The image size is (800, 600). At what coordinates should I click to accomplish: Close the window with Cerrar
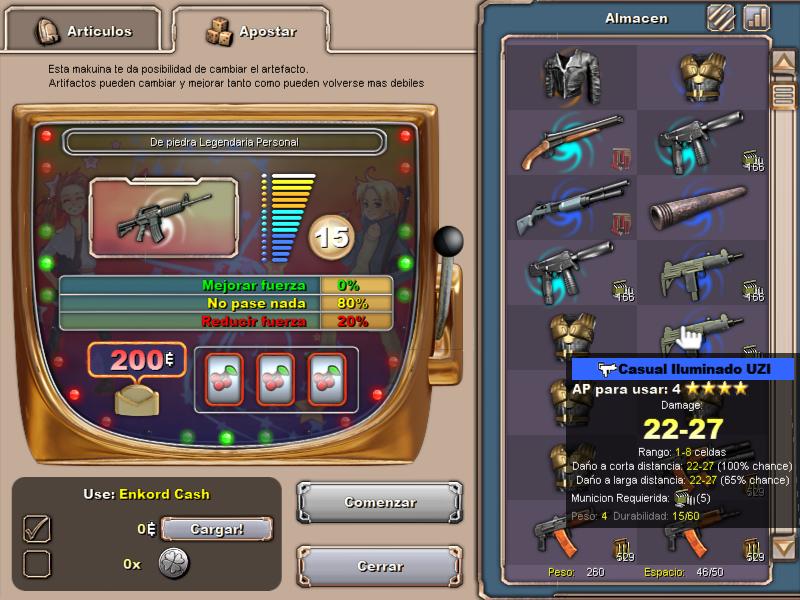click(380, 566)
